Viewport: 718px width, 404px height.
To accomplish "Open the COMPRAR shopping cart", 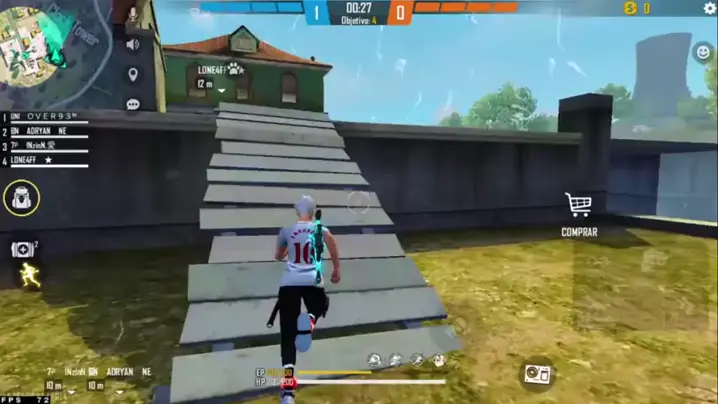I will (578, 206).
